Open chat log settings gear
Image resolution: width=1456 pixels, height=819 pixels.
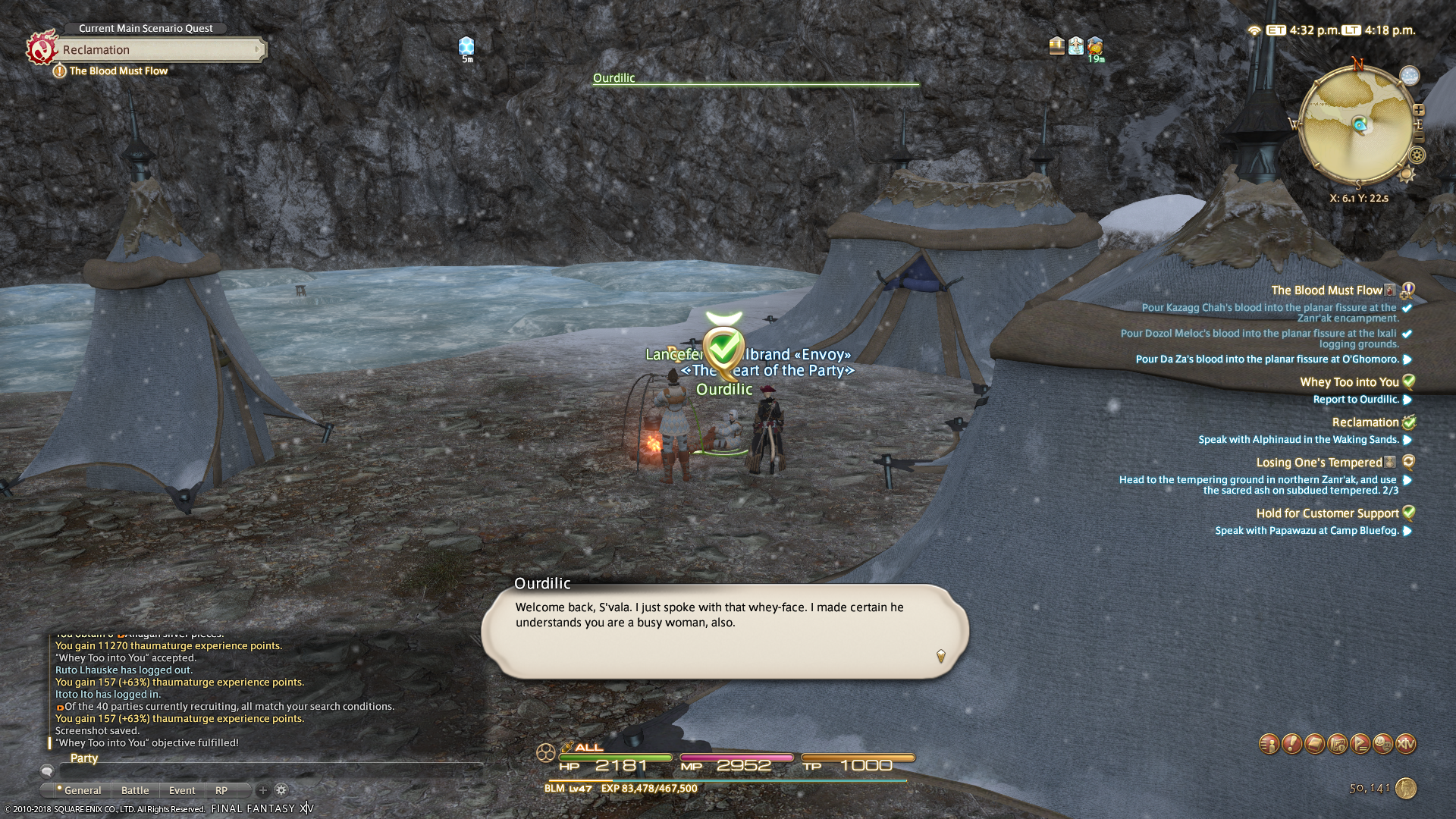281,790
